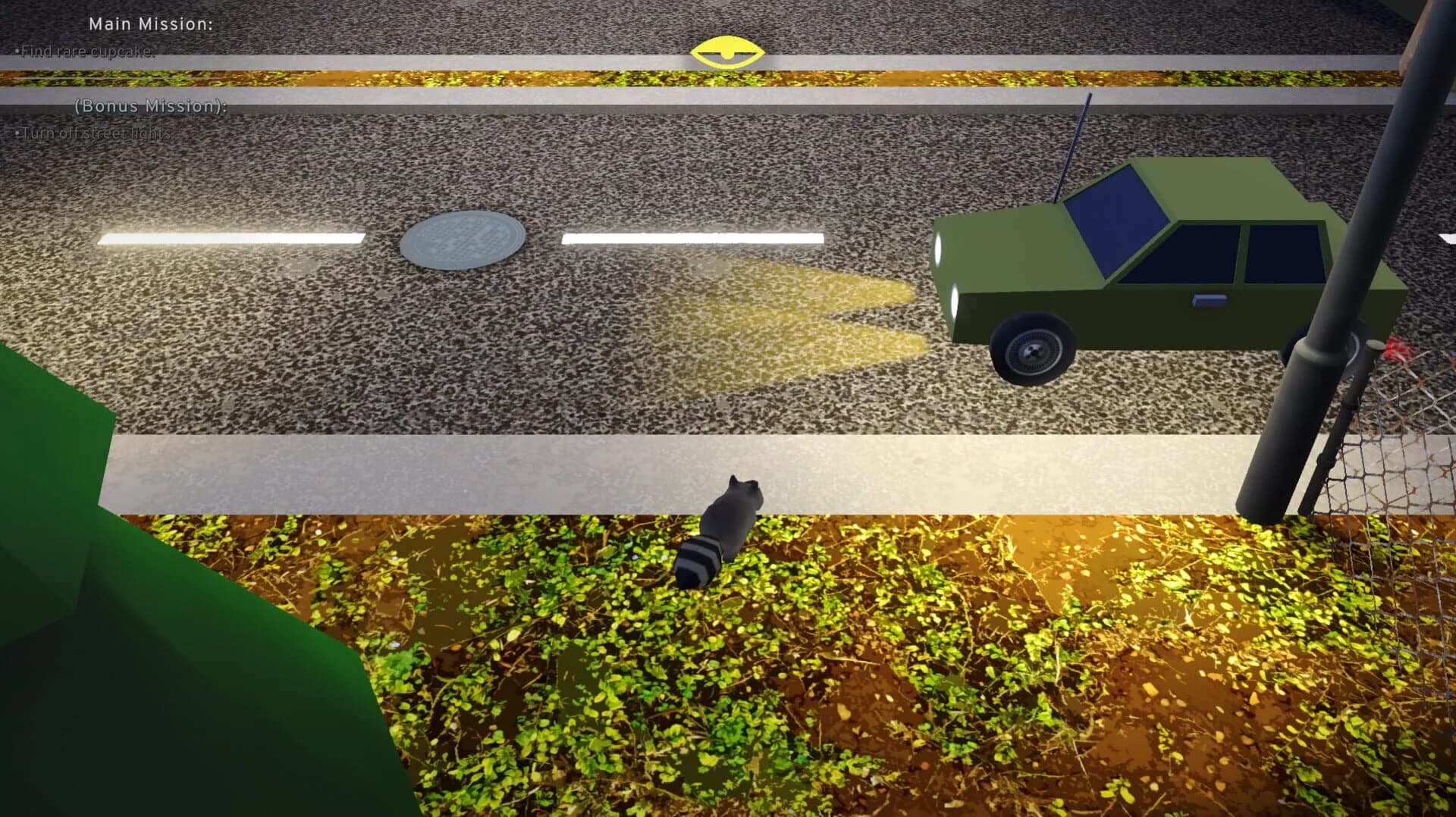The width and height of the screenshot is (1456, 817).
Task: Click the green car
Action: pyautogui.click(x=1137, y=250)
